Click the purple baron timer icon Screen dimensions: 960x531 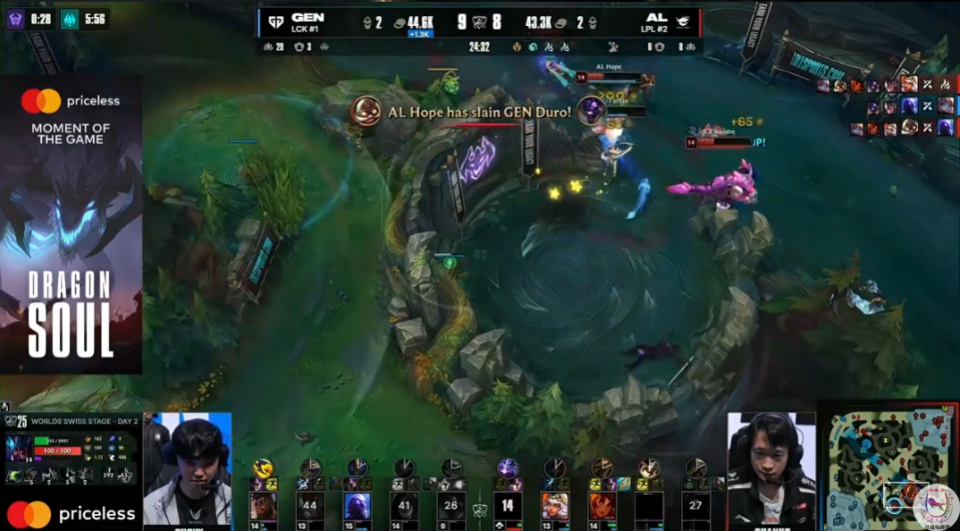[17, 19]
